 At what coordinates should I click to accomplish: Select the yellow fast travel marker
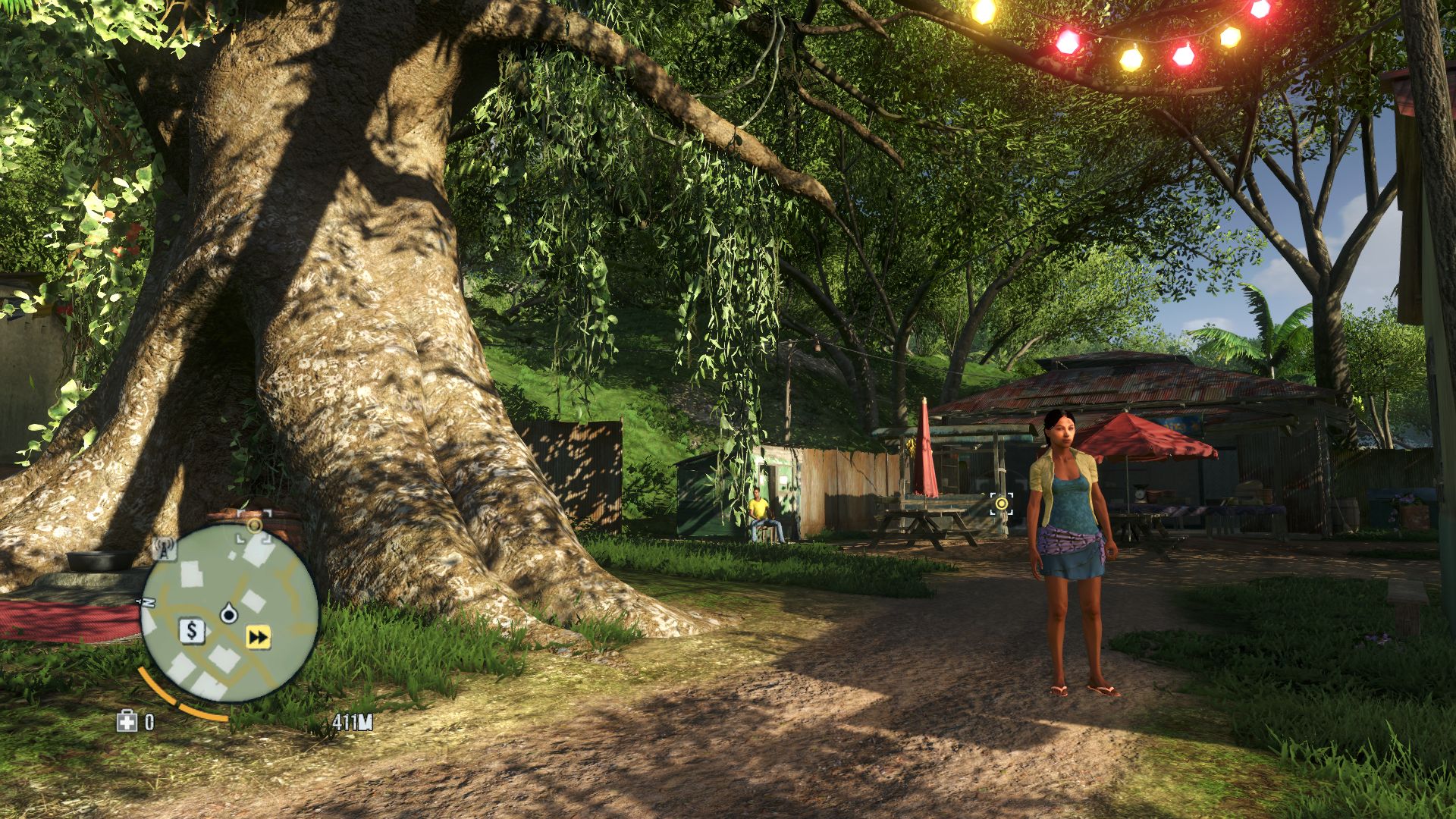[x=259, y=638]
